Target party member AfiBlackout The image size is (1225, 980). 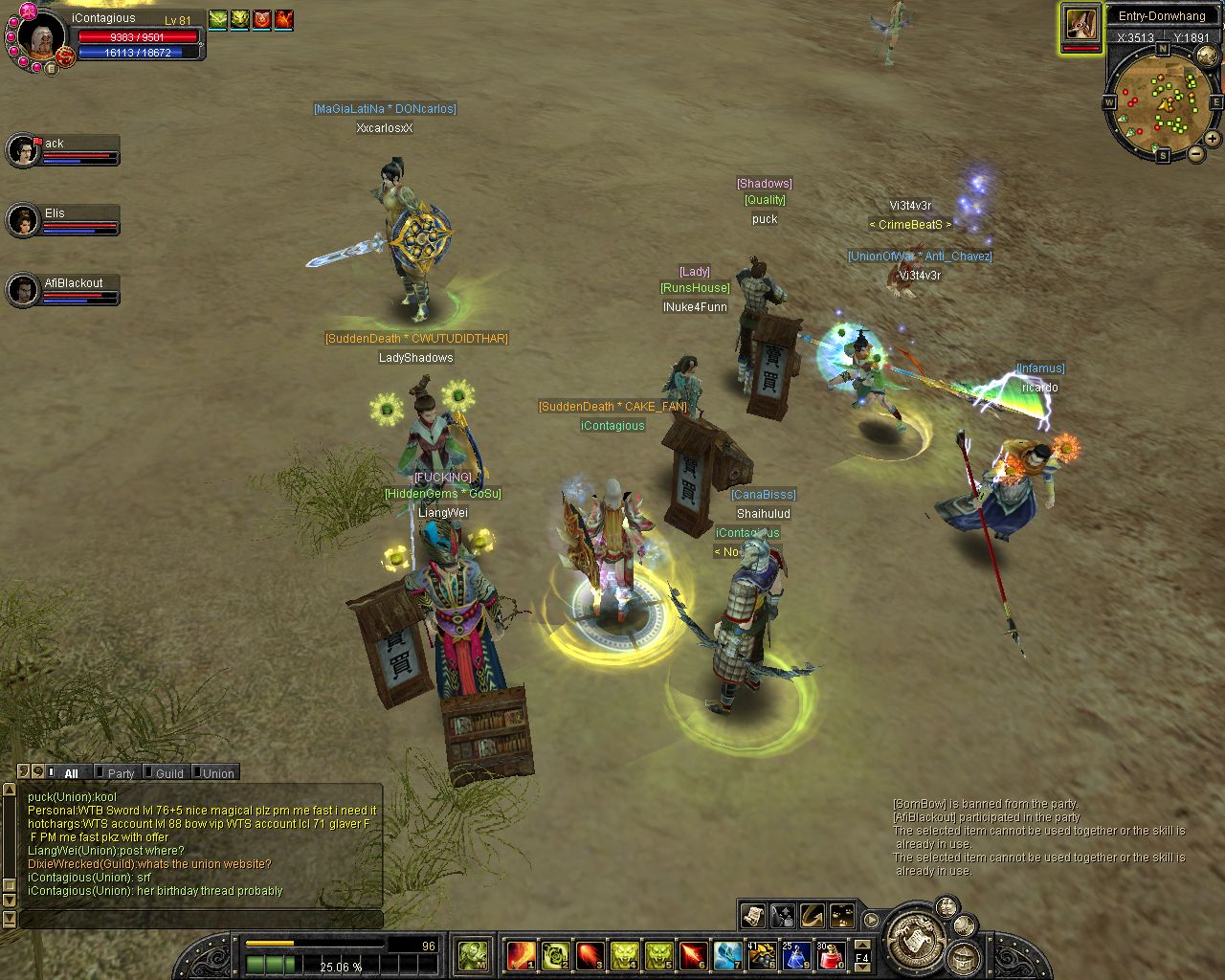tap(62, 290)
